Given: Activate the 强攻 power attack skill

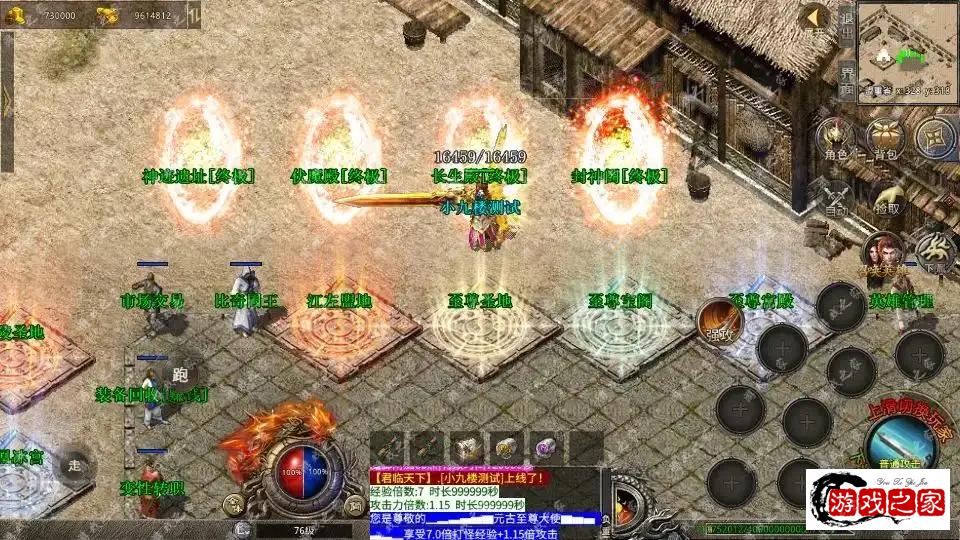Looking at the screenshot, I should pos(720,319).
